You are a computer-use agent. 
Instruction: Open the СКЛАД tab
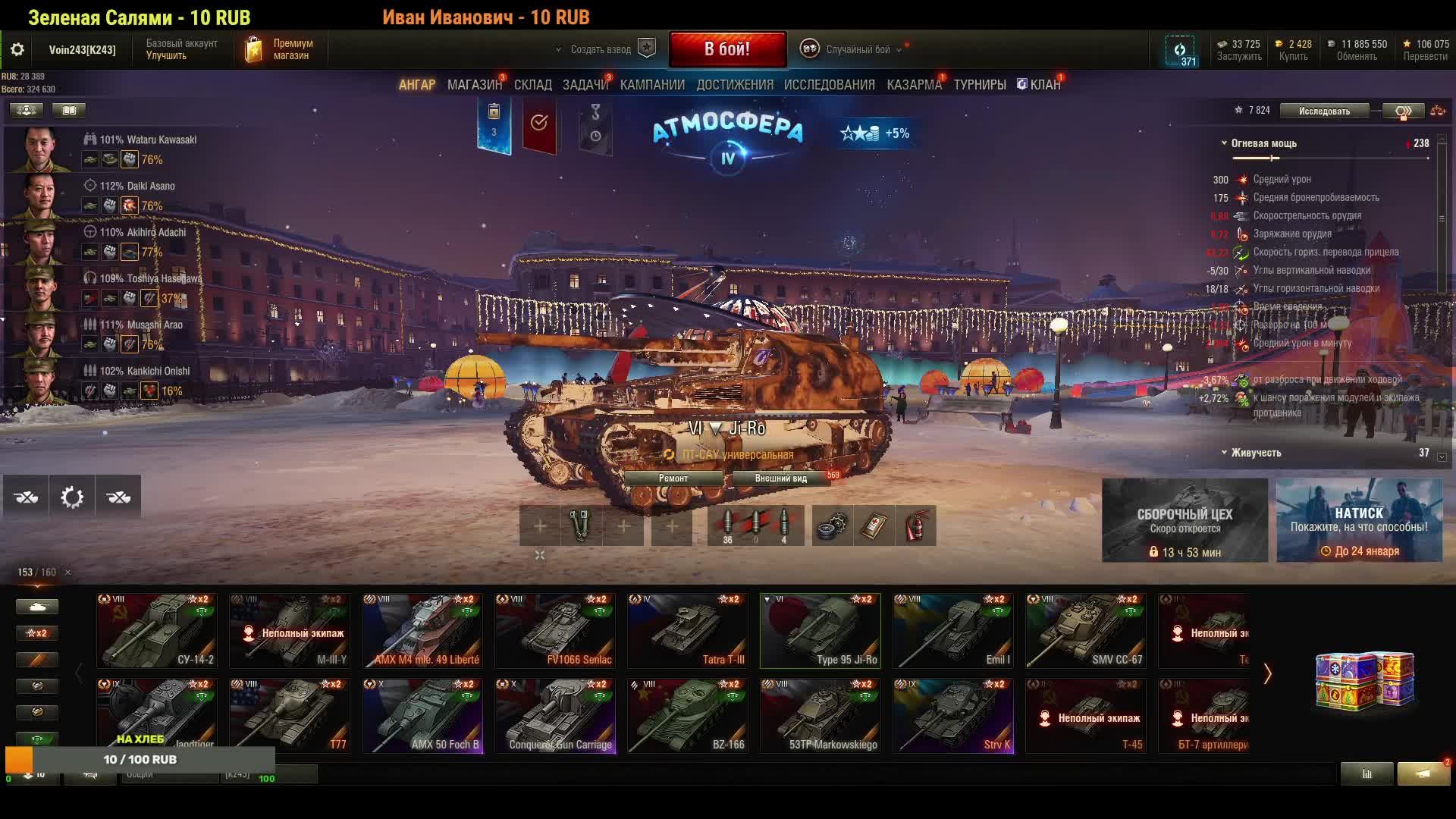point(532,85)
